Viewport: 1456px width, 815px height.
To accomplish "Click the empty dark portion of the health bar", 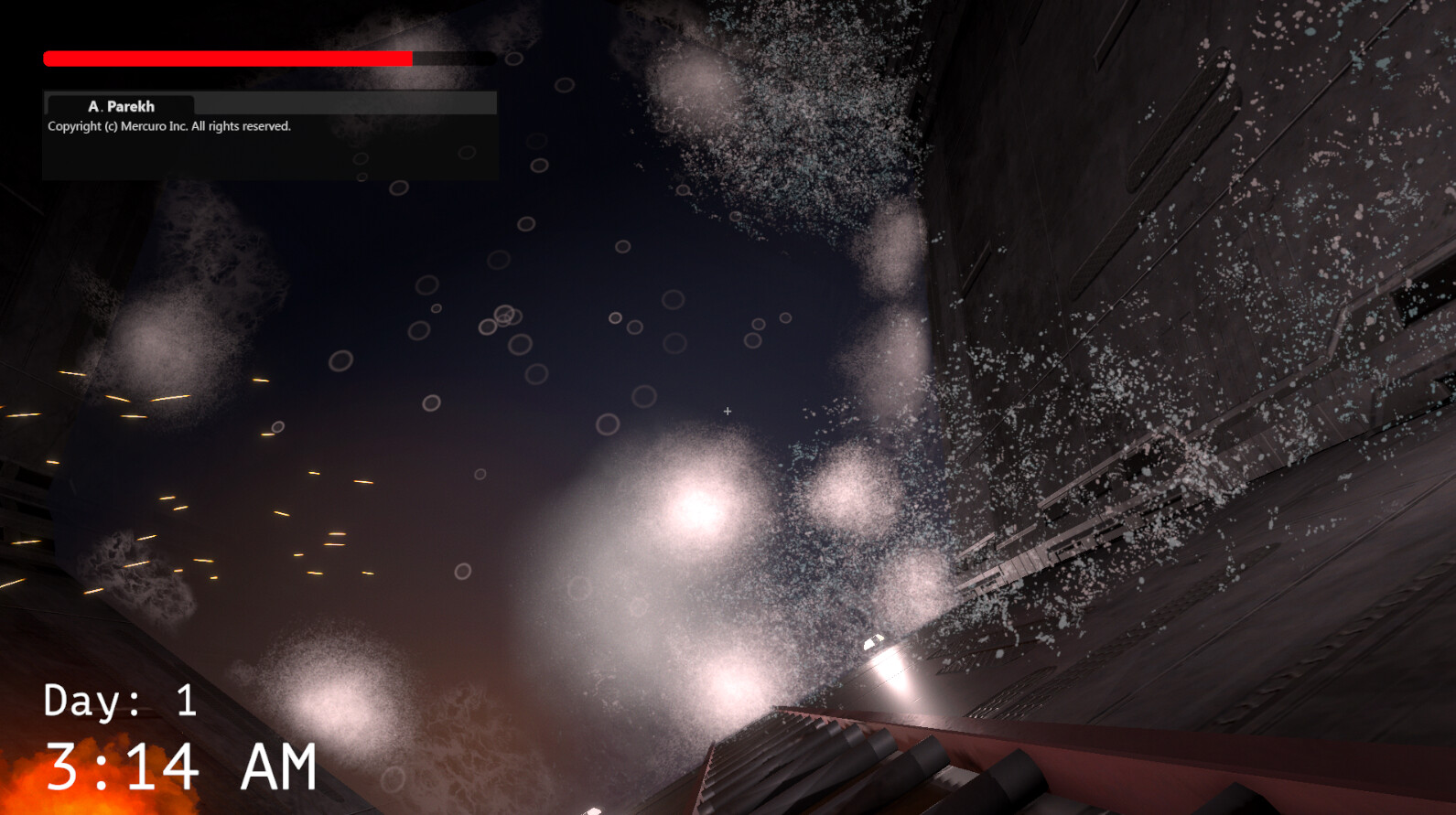I will (x=453, y=58).
